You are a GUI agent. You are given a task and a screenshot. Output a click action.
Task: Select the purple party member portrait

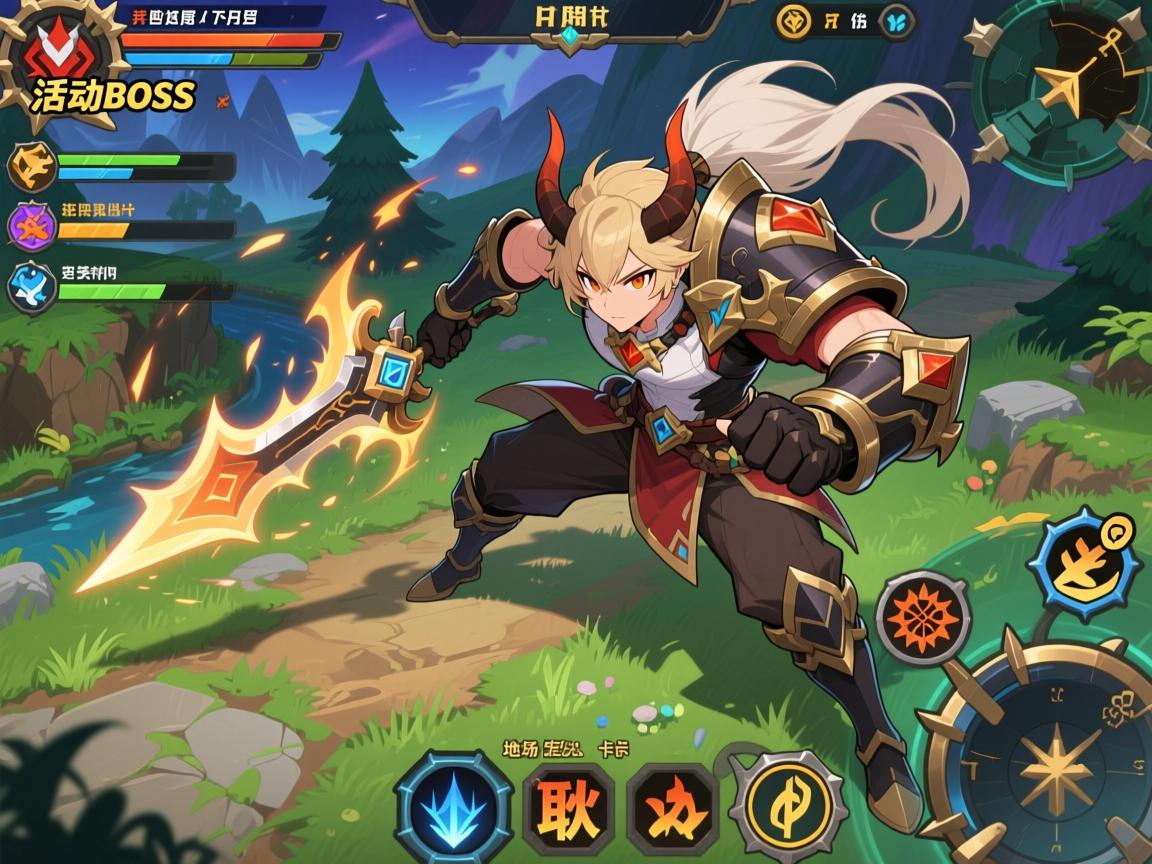tap(32, 225)
